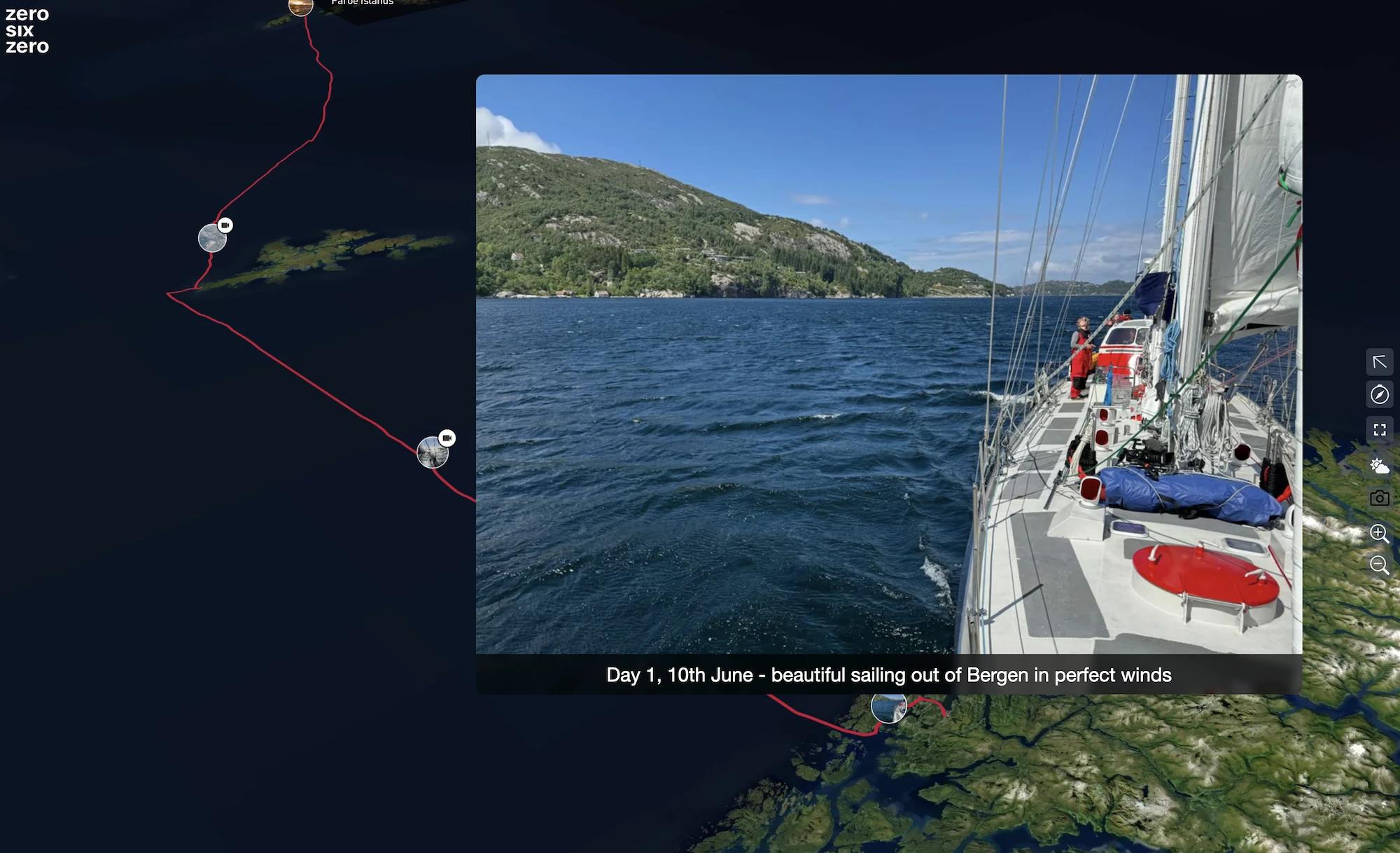Viewport: 1400px width, 853px height.
Task: Toggle fullscreen mode
Action: [1379, 429]
